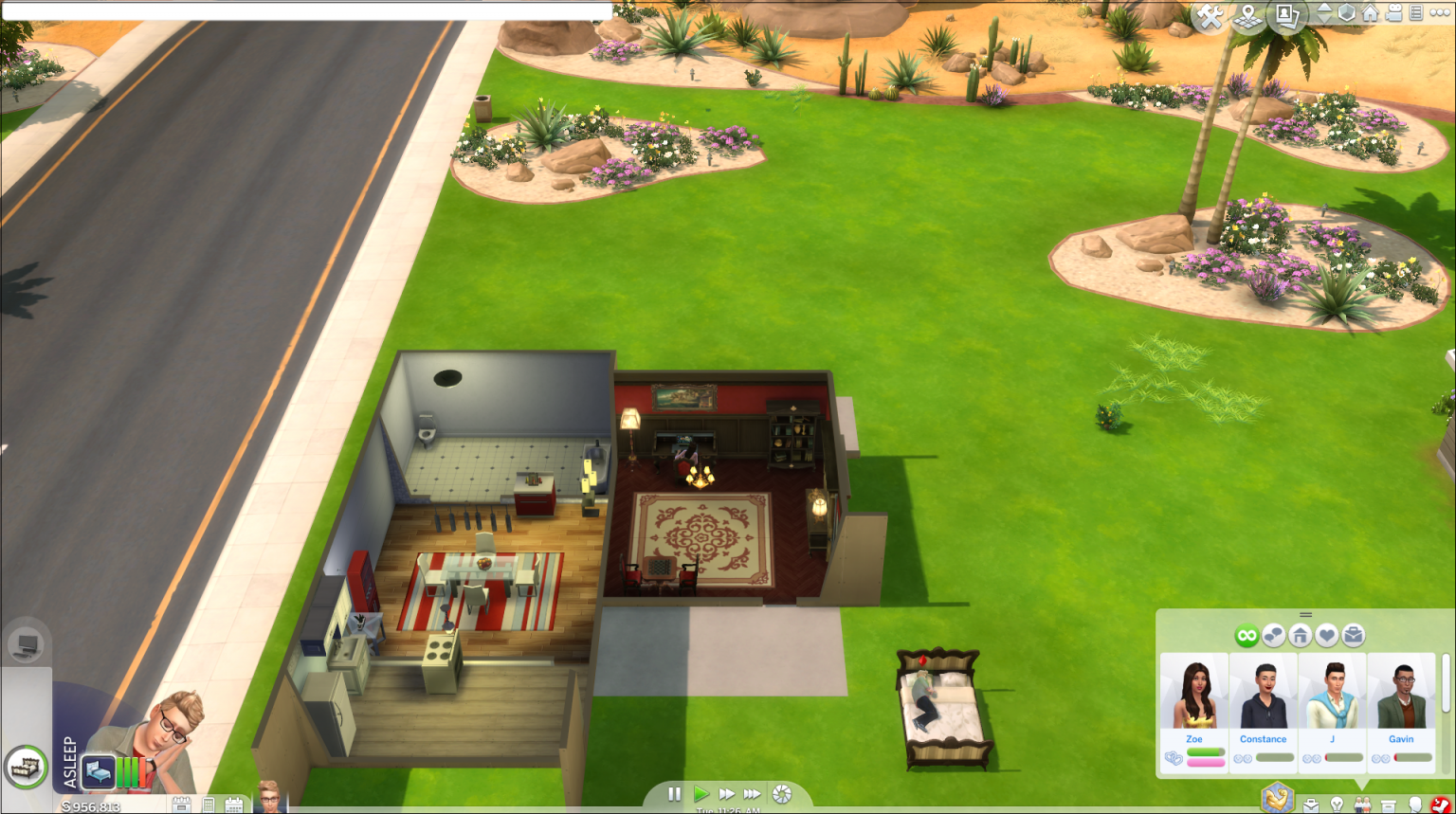Screen dimensions: 1456x814
Task: Open the skills panel lightbulb icon
Action: (1337, 805)
